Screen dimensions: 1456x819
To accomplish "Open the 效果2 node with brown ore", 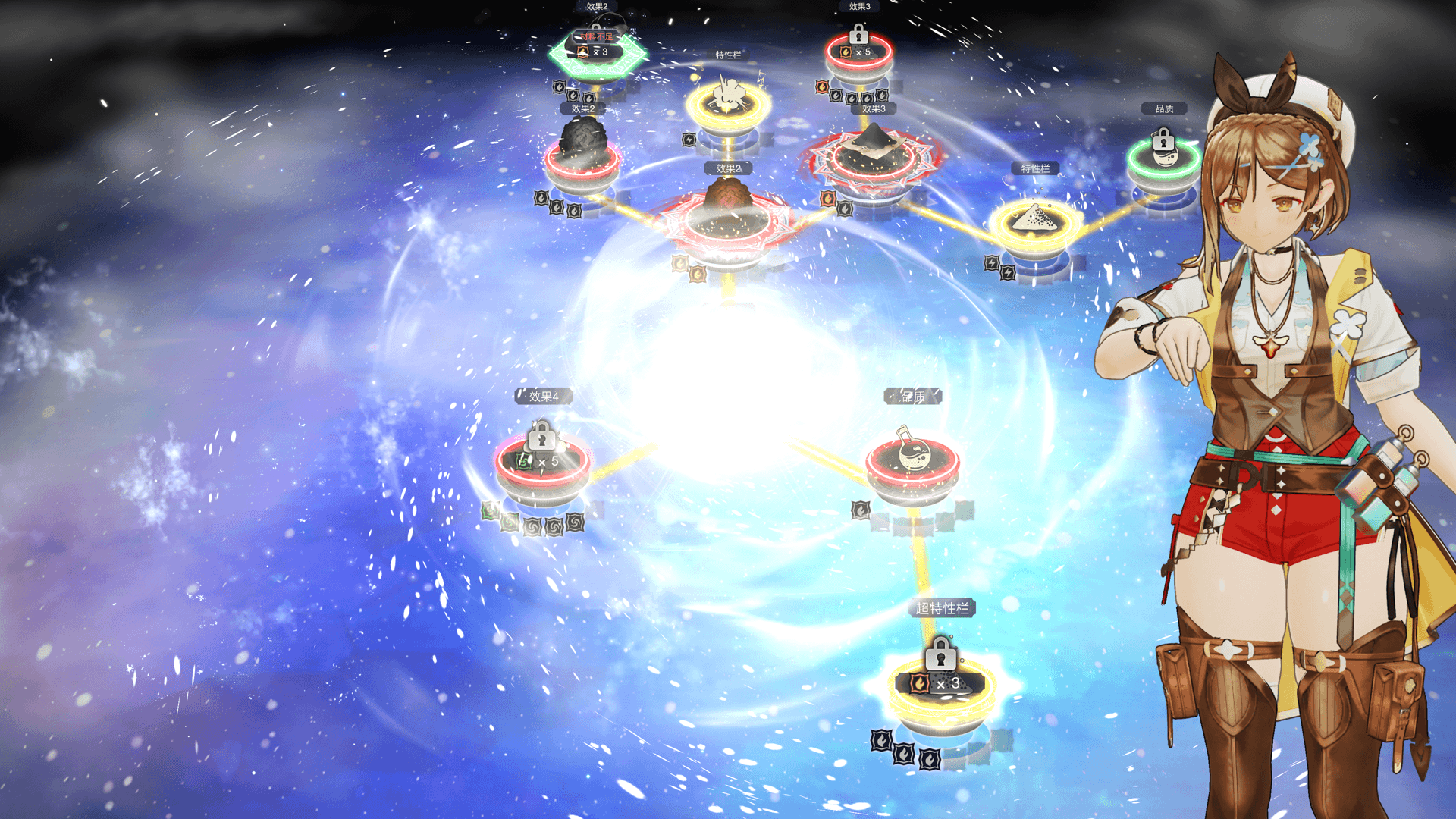I will [x=728, y=215].
